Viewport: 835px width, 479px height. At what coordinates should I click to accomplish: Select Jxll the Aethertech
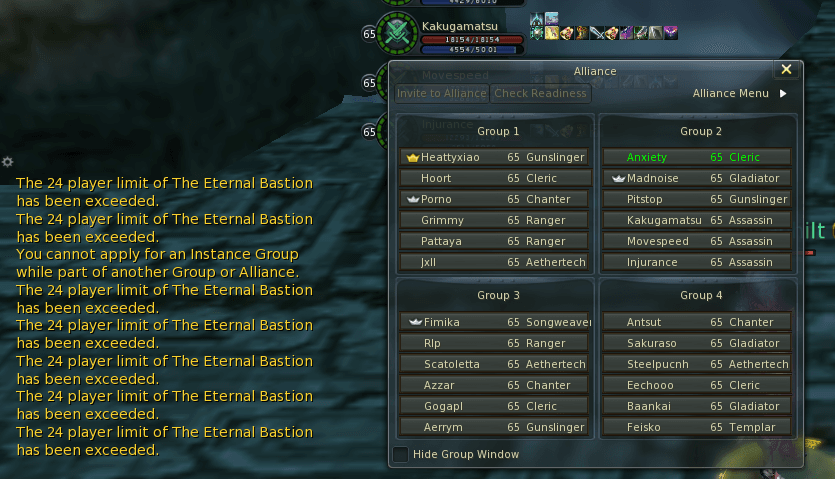494,262
